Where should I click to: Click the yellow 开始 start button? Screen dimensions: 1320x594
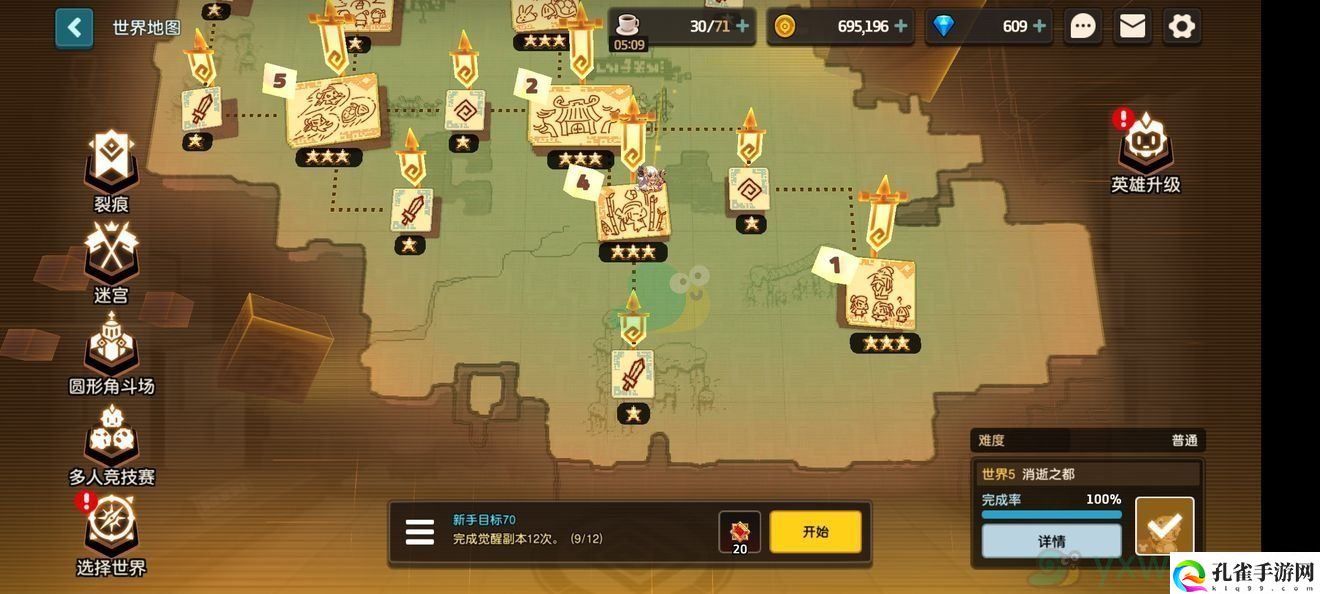point(815,532)
